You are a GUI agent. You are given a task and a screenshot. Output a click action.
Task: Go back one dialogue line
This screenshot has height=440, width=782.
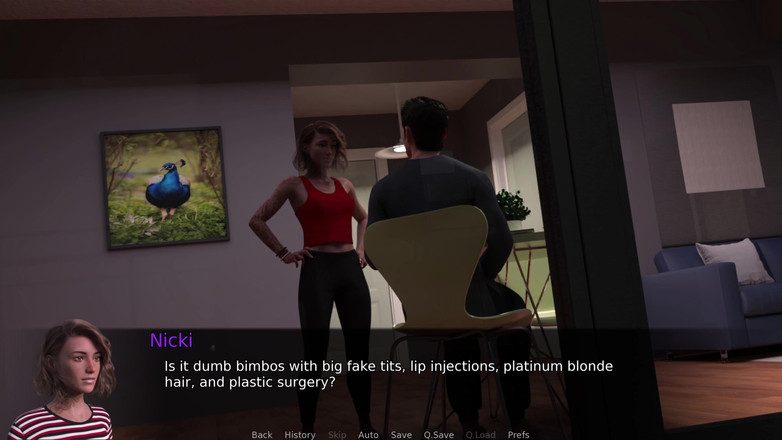(262, 435)
